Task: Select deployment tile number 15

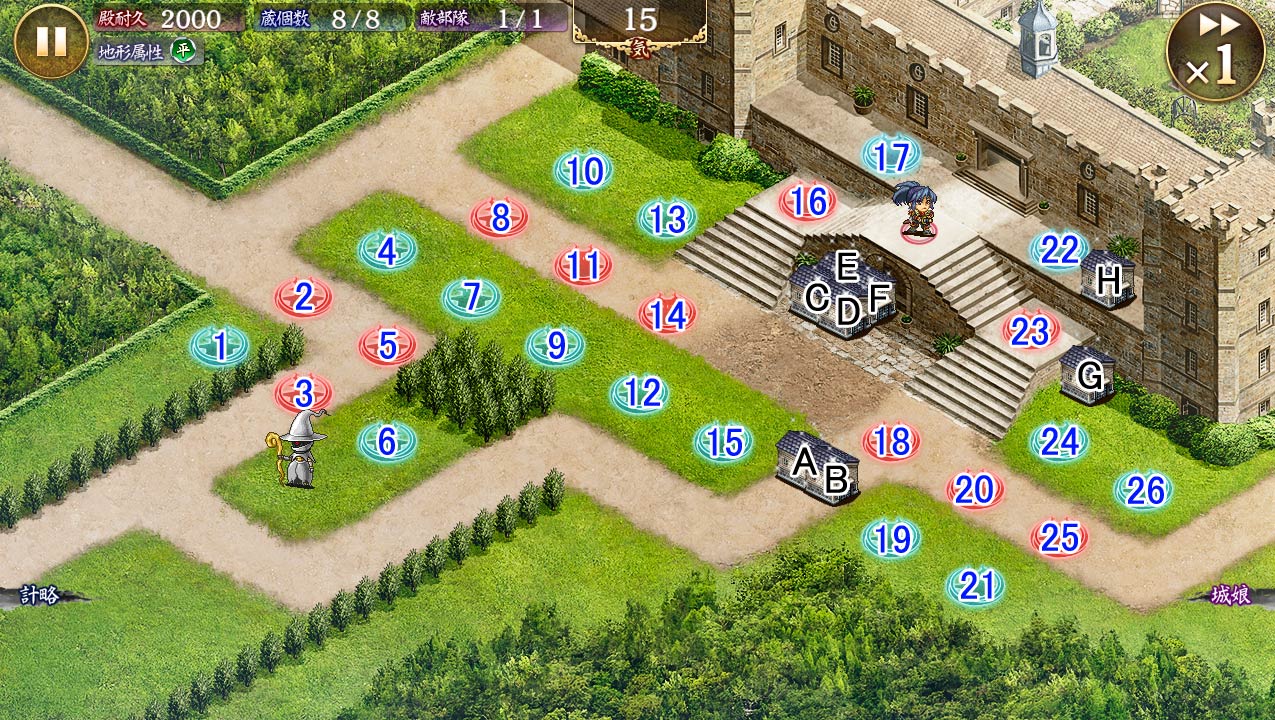Action: click(723, 442)
